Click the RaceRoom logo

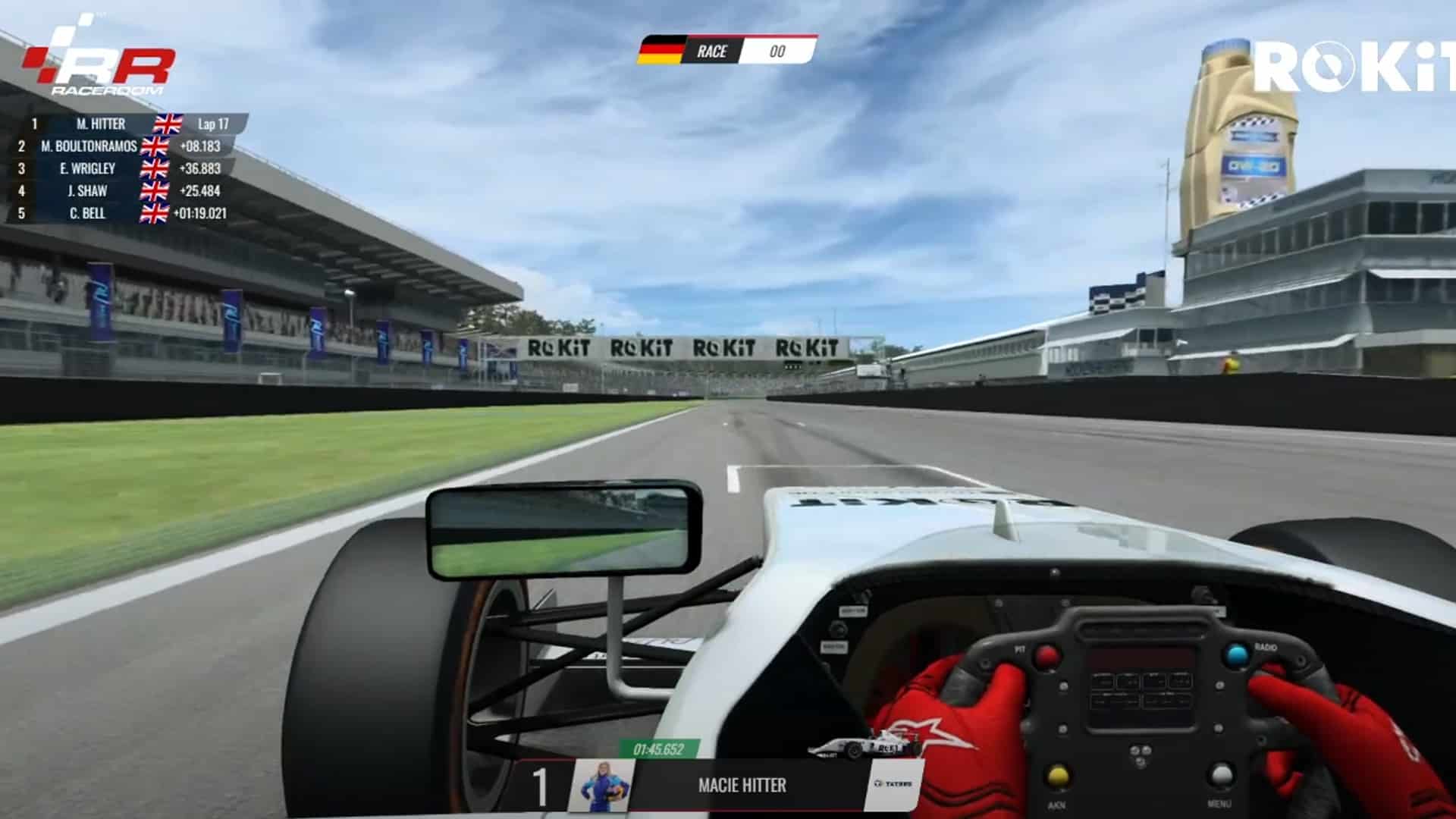pos(99,65)
